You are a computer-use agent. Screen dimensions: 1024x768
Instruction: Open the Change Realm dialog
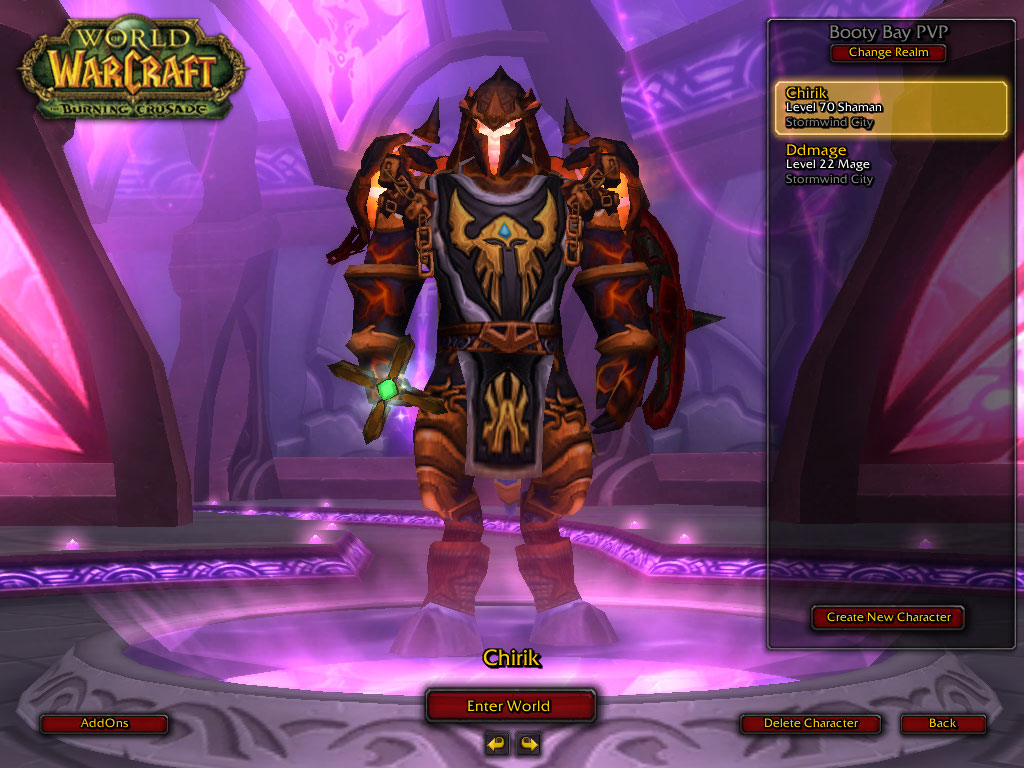(x=888, y=53)
